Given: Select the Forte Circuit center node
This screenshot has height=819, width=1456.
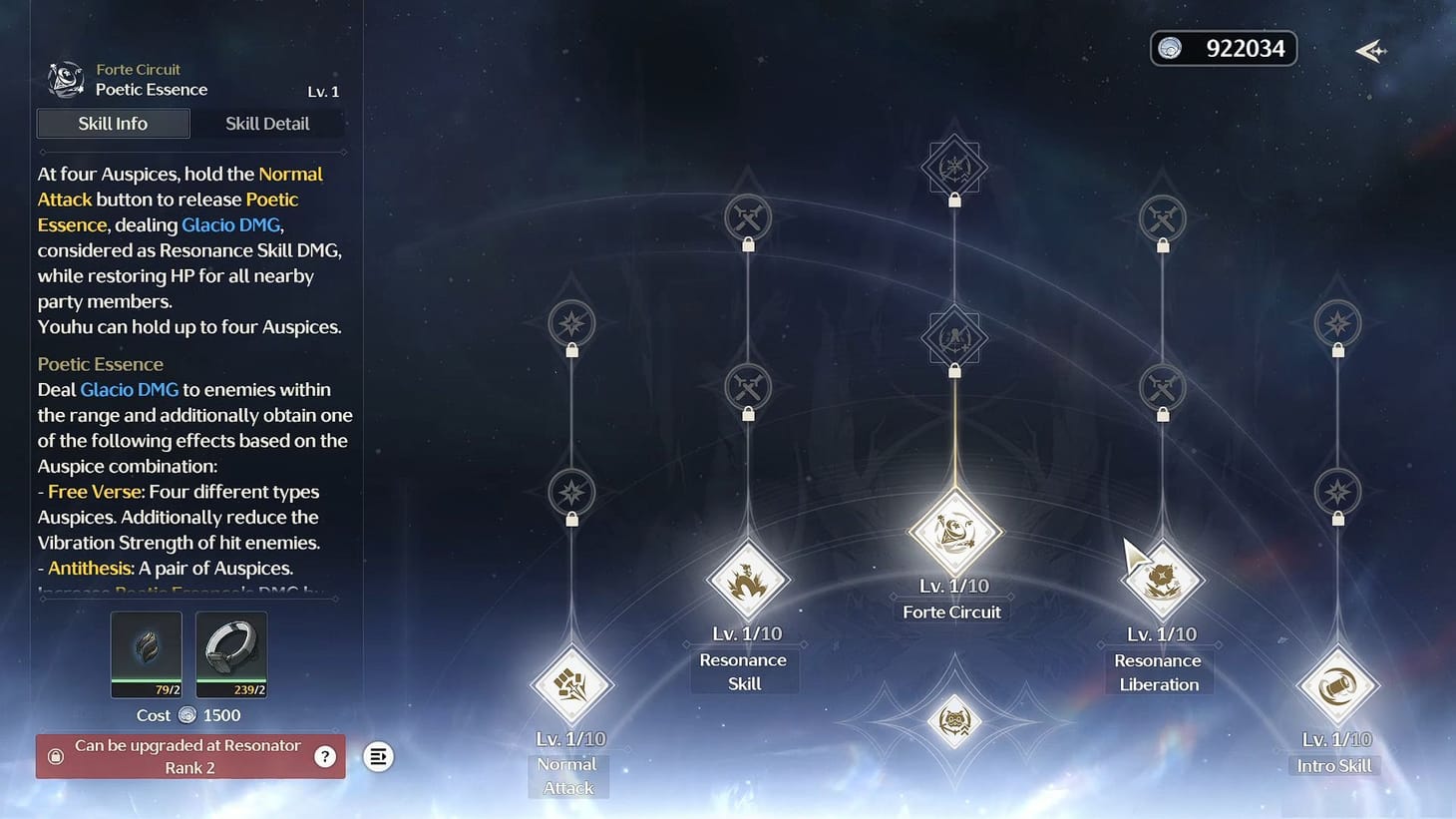Looking at the screenshot, I should 953,531.
